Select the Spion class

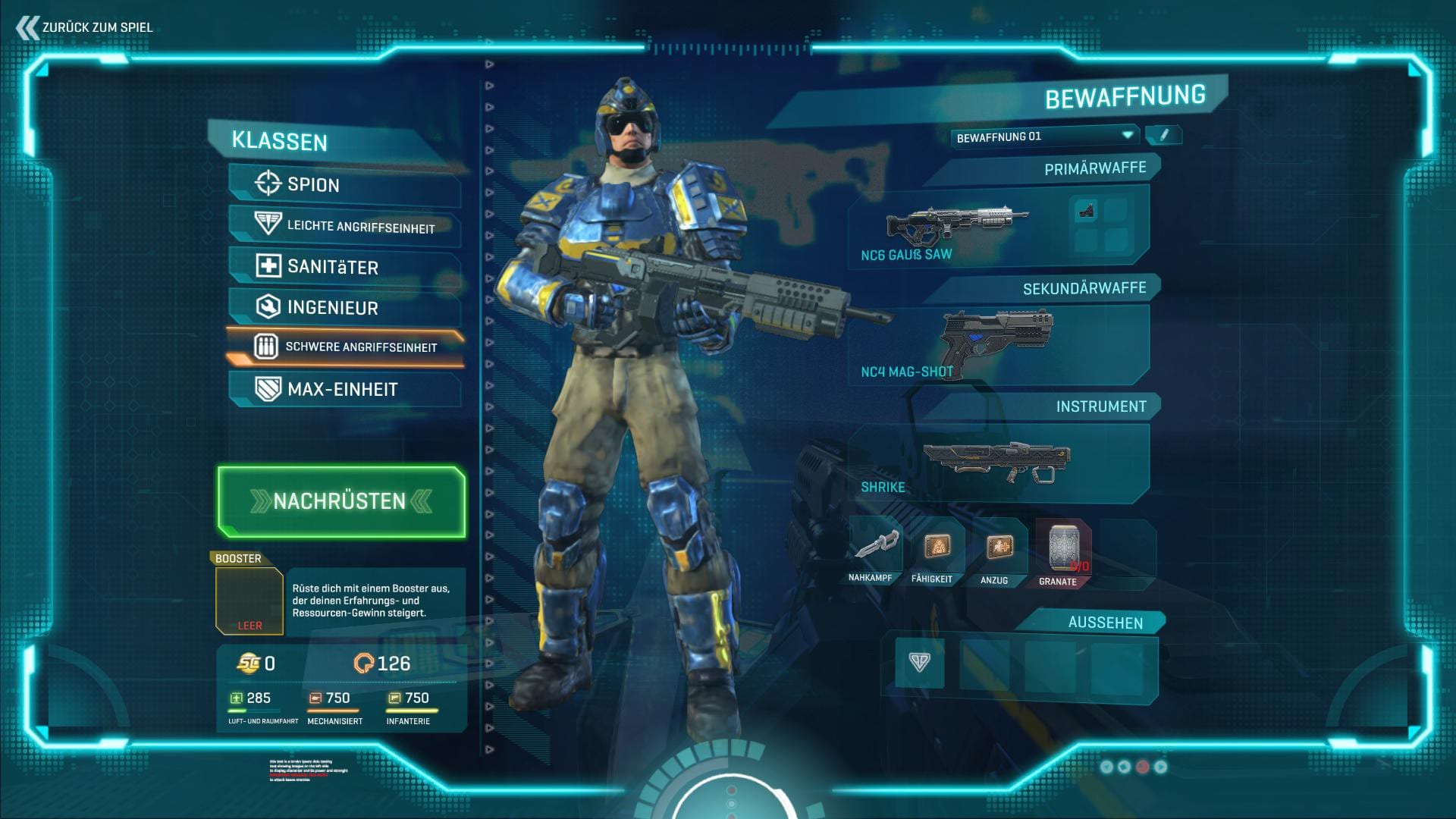coord(344,184)
